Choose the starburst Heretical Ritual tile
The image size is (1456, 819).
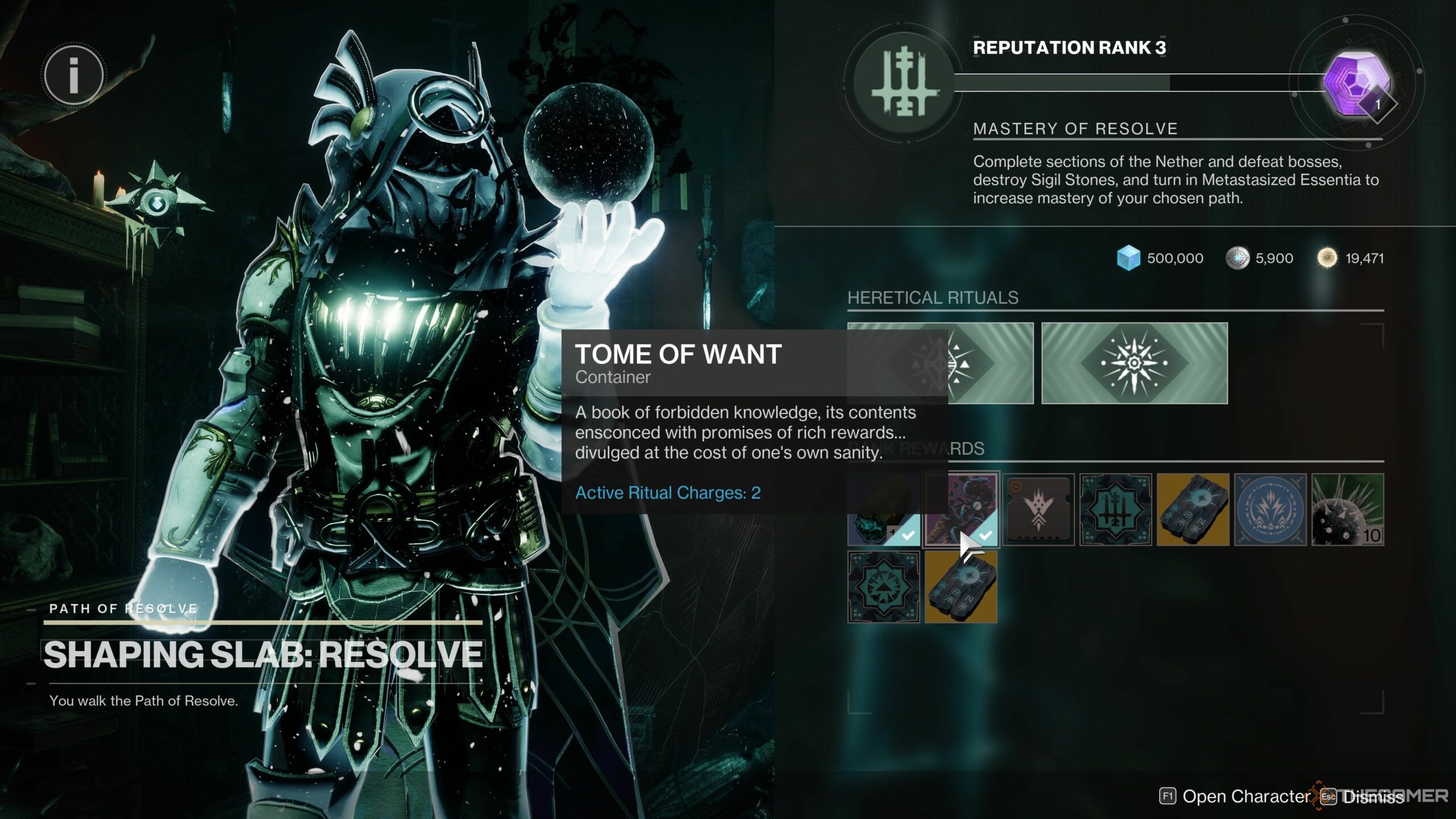tap(1134, 363)
